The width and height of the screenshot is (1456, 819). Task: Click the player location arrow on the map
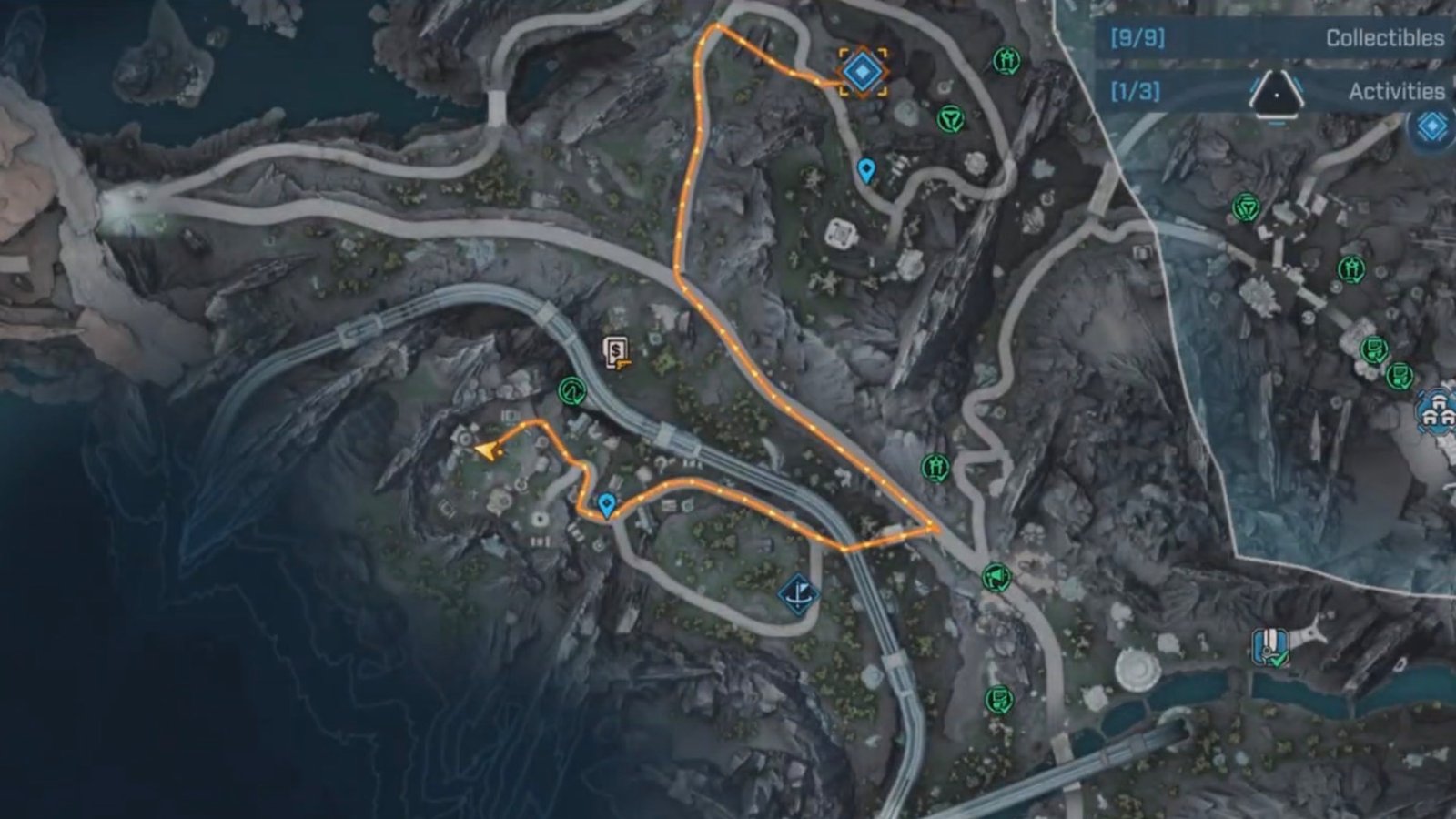point(488,450)
